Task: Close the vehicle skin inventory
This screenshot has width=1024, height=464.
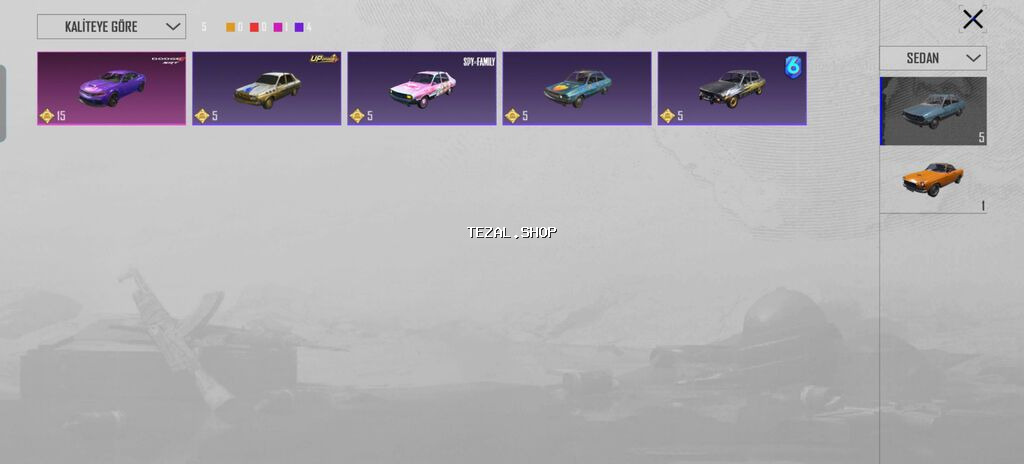Action: 972,19
